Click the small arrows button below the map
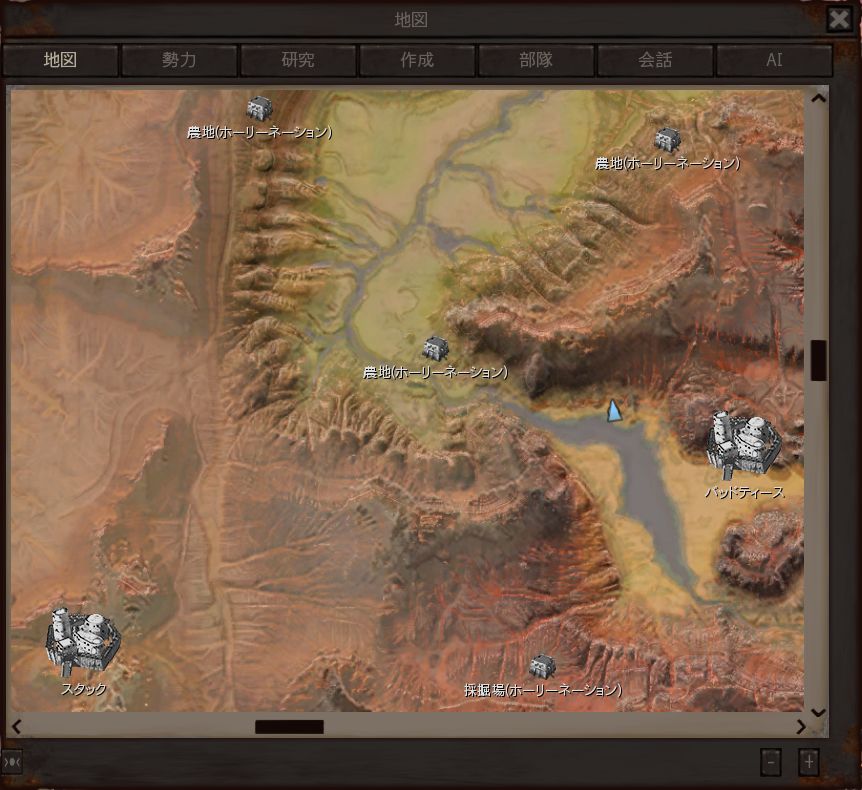The width and height of the screenshot is (862, 790). coord(12,762)
